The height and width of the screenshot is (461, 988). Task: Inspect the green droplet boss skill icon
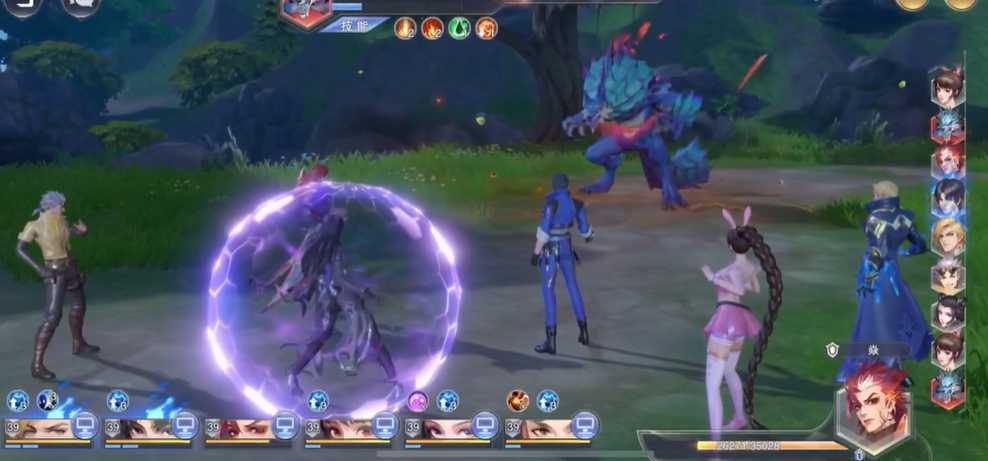coord(459,27)
